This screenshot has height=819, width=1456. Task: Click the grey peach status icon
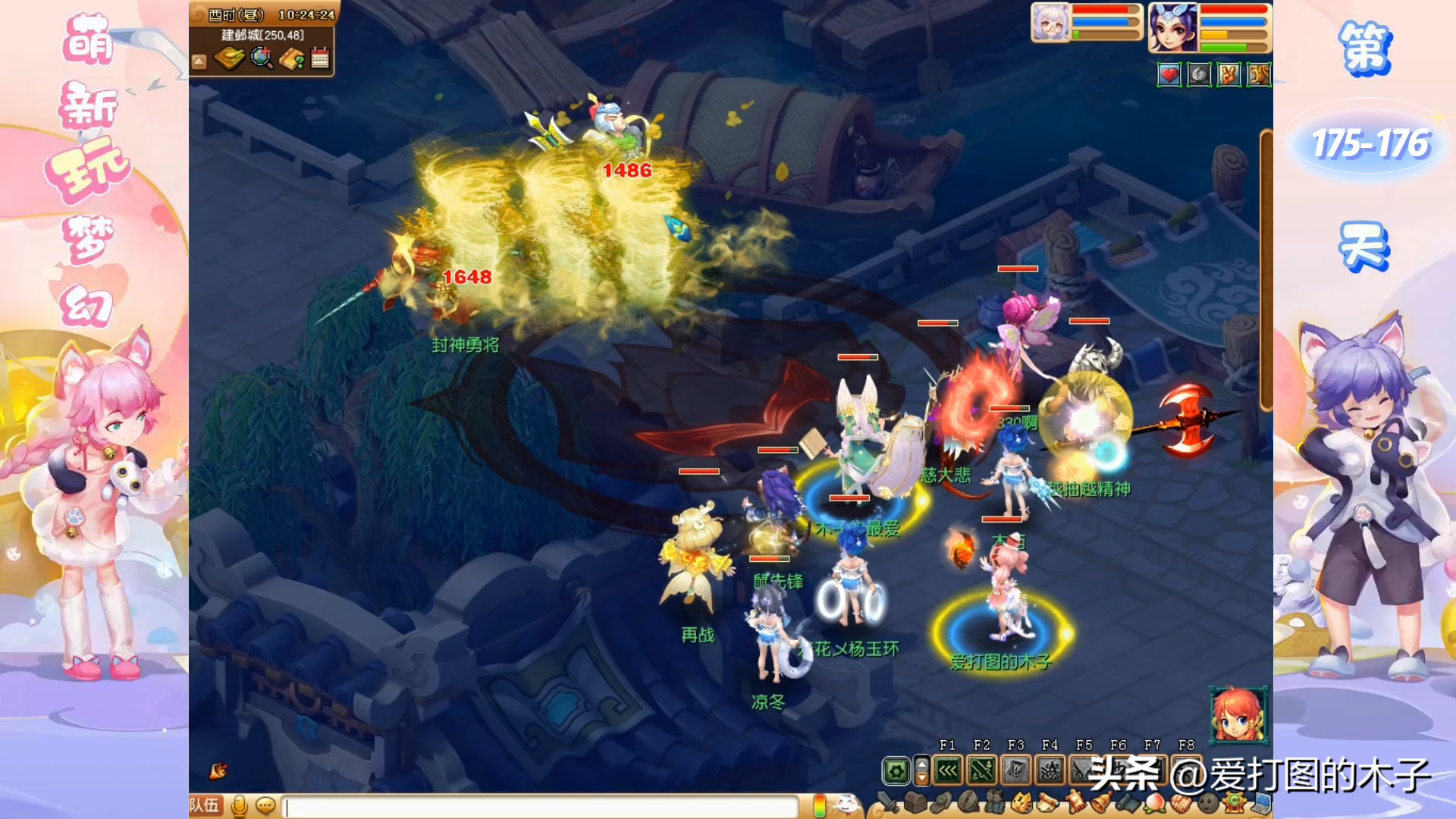1199,74
